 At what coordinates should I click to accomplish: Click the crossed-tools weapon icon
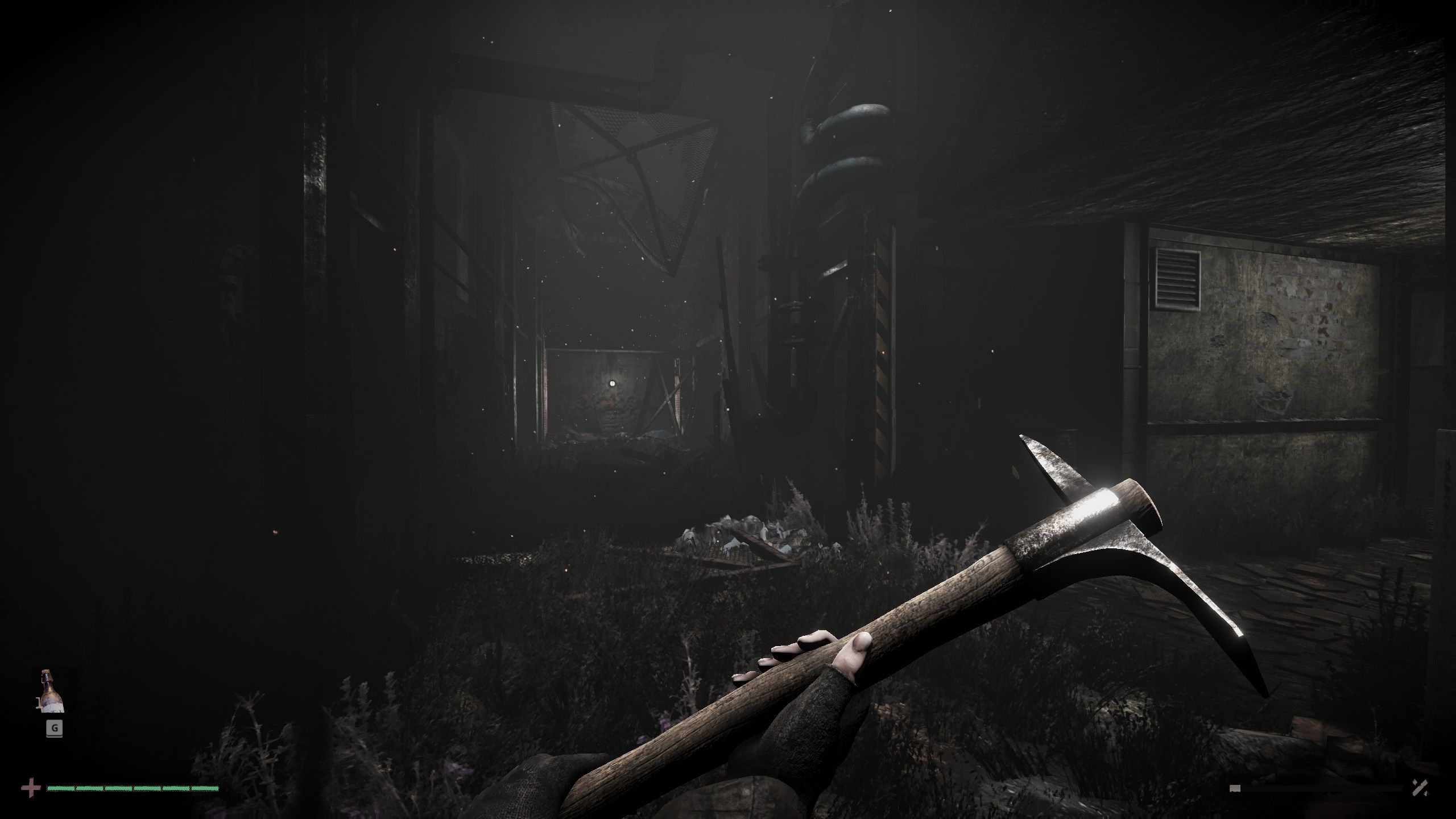click(1420, 787)
